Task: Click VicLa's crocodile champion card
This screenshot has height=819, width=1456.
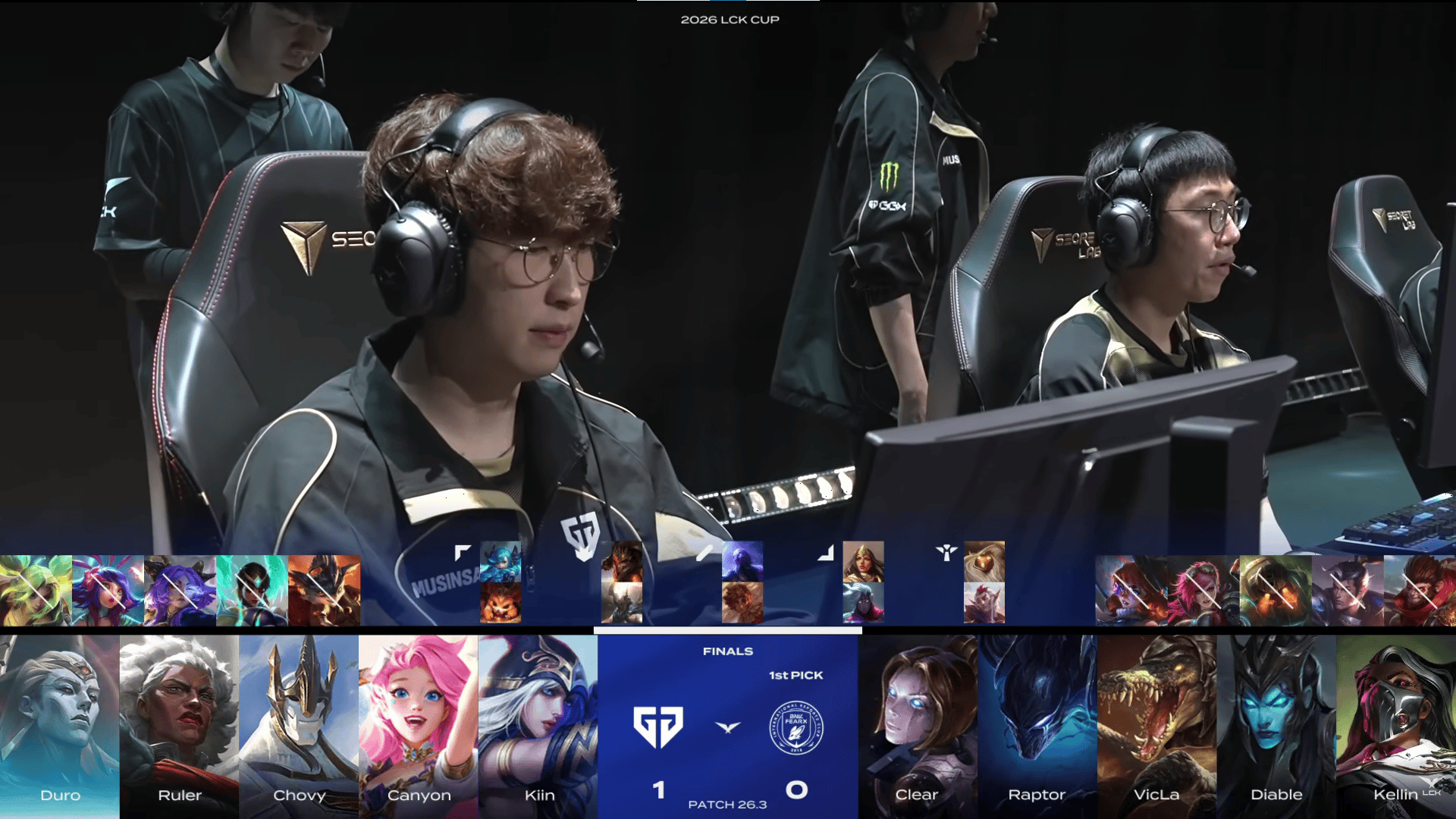Action: pyautogui.click(x=1156, y=726)
